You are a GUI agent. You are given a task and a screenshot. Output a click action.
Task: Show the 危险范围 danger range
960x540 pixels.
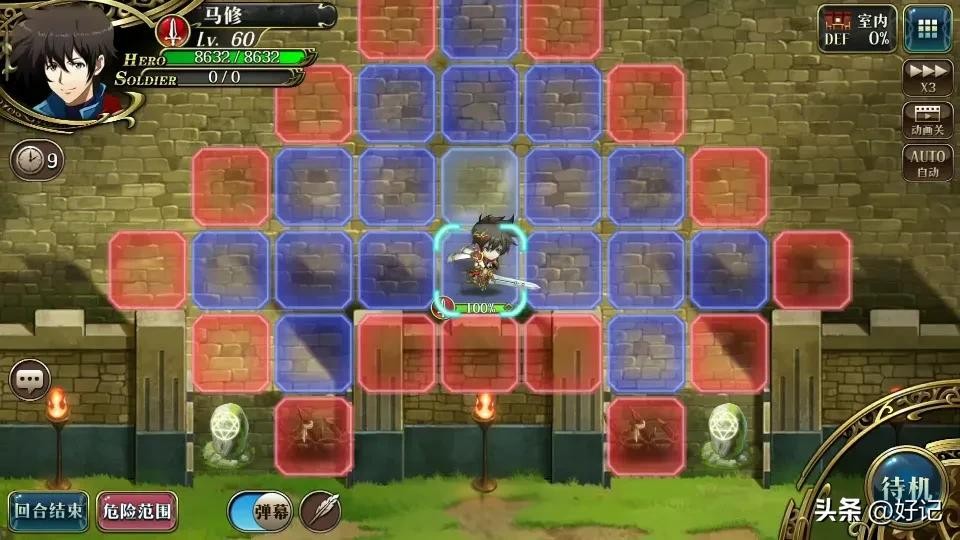pos(137,510)
